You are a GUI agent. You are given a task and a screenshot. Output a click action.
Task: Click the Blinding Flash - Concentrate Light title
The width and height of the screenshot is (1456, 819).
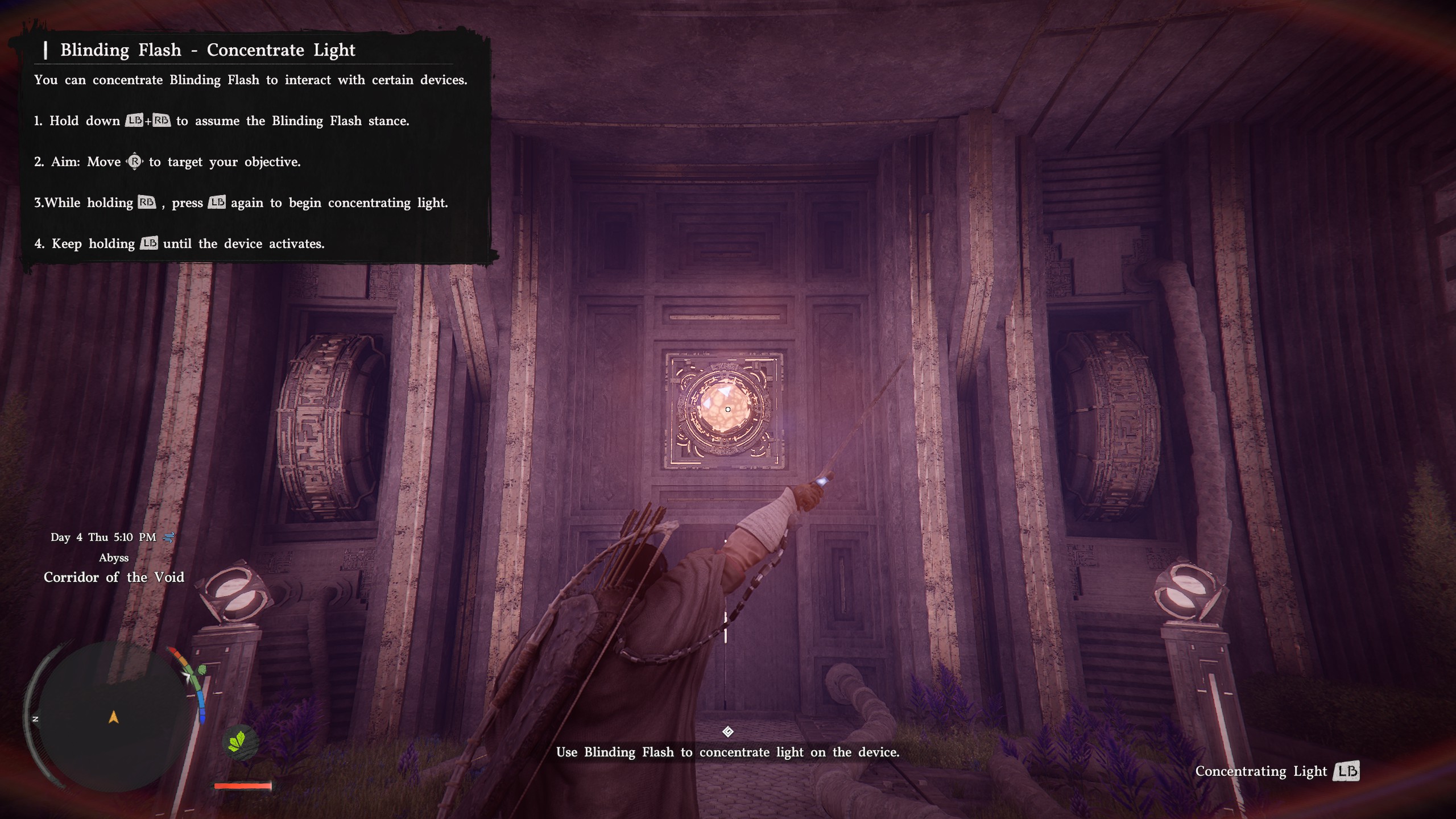pos(206,50)
